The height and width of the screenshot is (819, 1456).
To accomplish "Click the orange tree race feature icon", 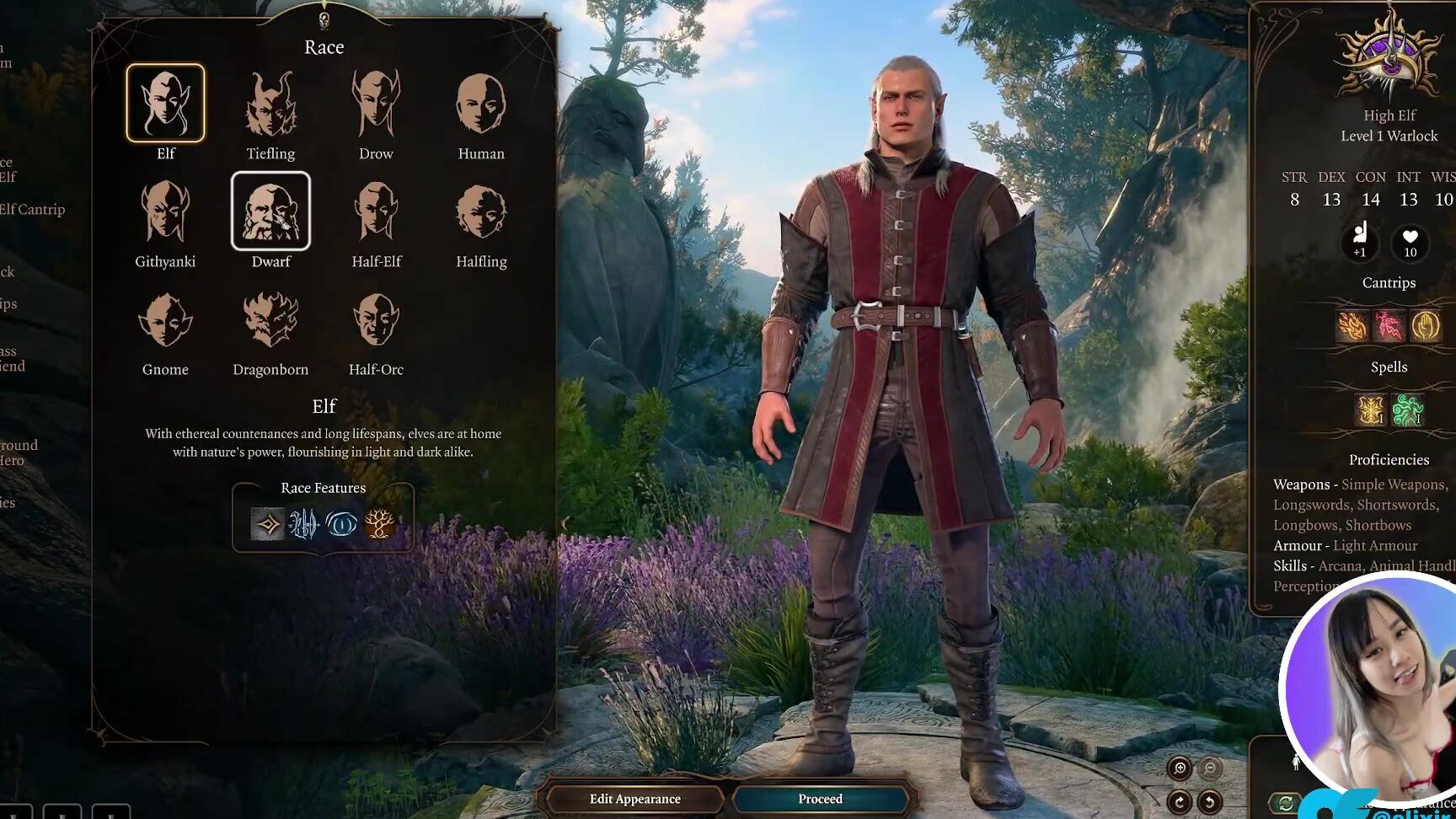I will pyautogui.click(x=377, y=524).
